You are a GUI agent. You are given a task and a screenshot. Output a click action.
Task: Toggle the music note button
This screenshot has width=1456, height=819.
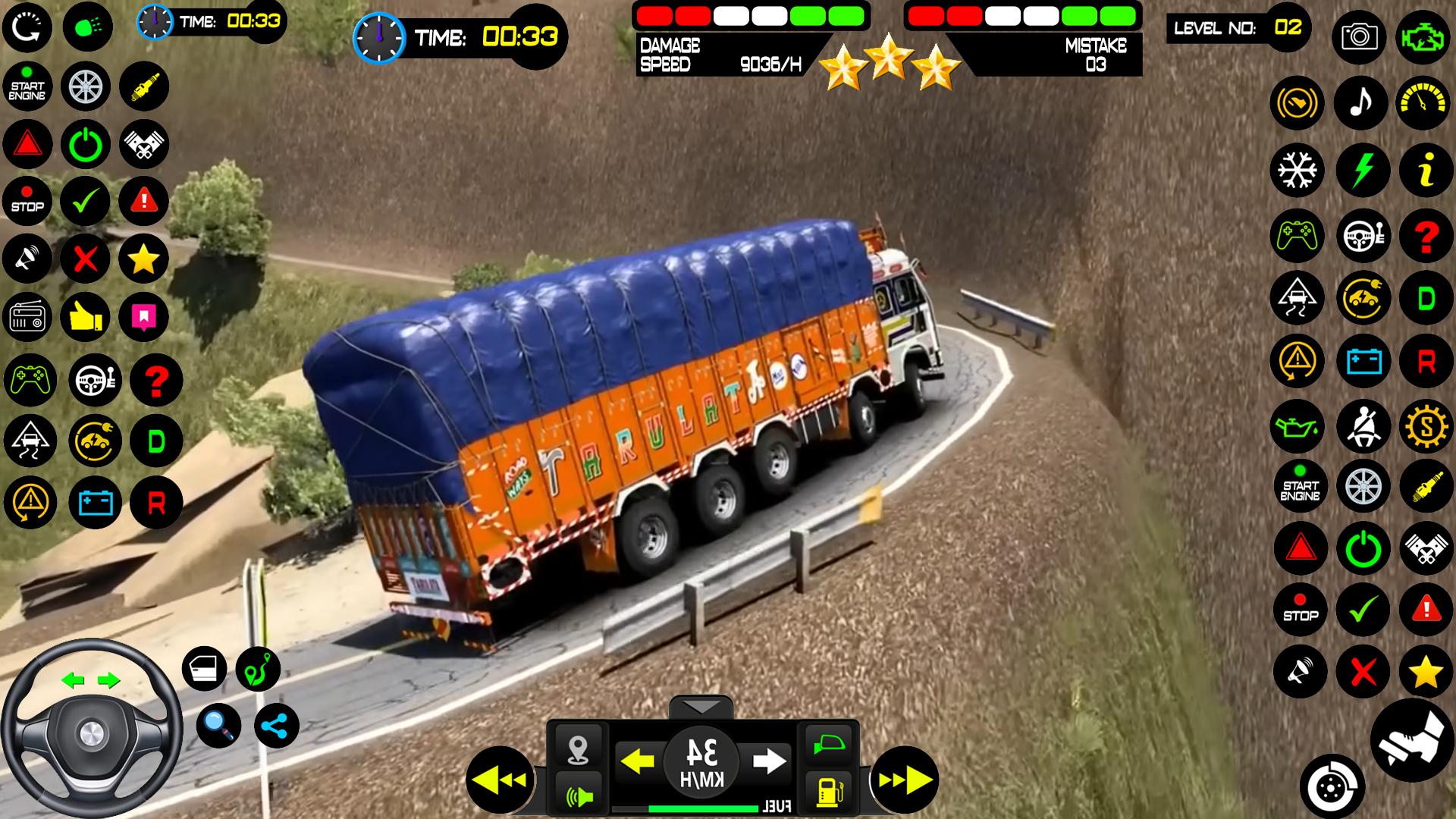pos(1361,102)
